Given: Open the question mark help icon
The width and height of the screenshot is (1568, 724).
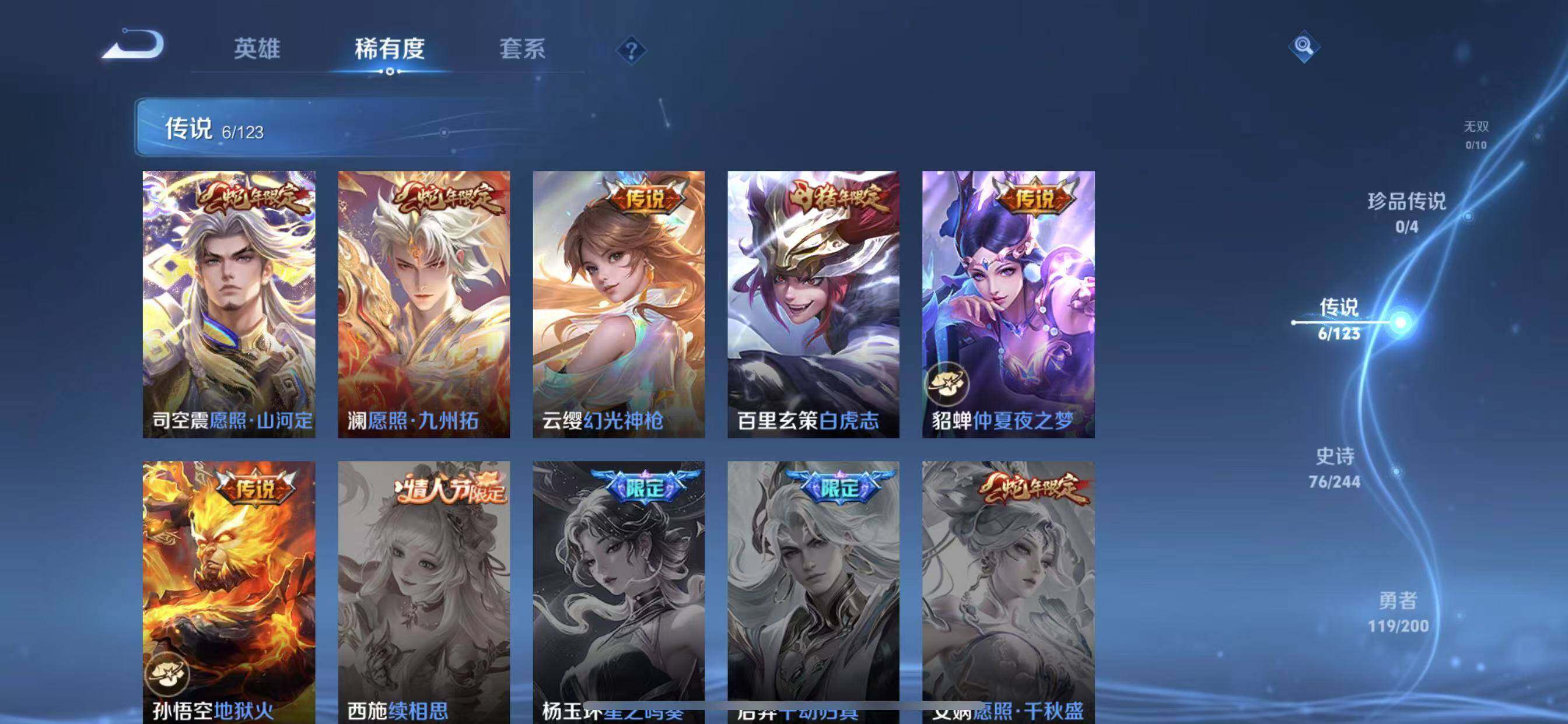Looking at the screenshot, I should point(631,50).
